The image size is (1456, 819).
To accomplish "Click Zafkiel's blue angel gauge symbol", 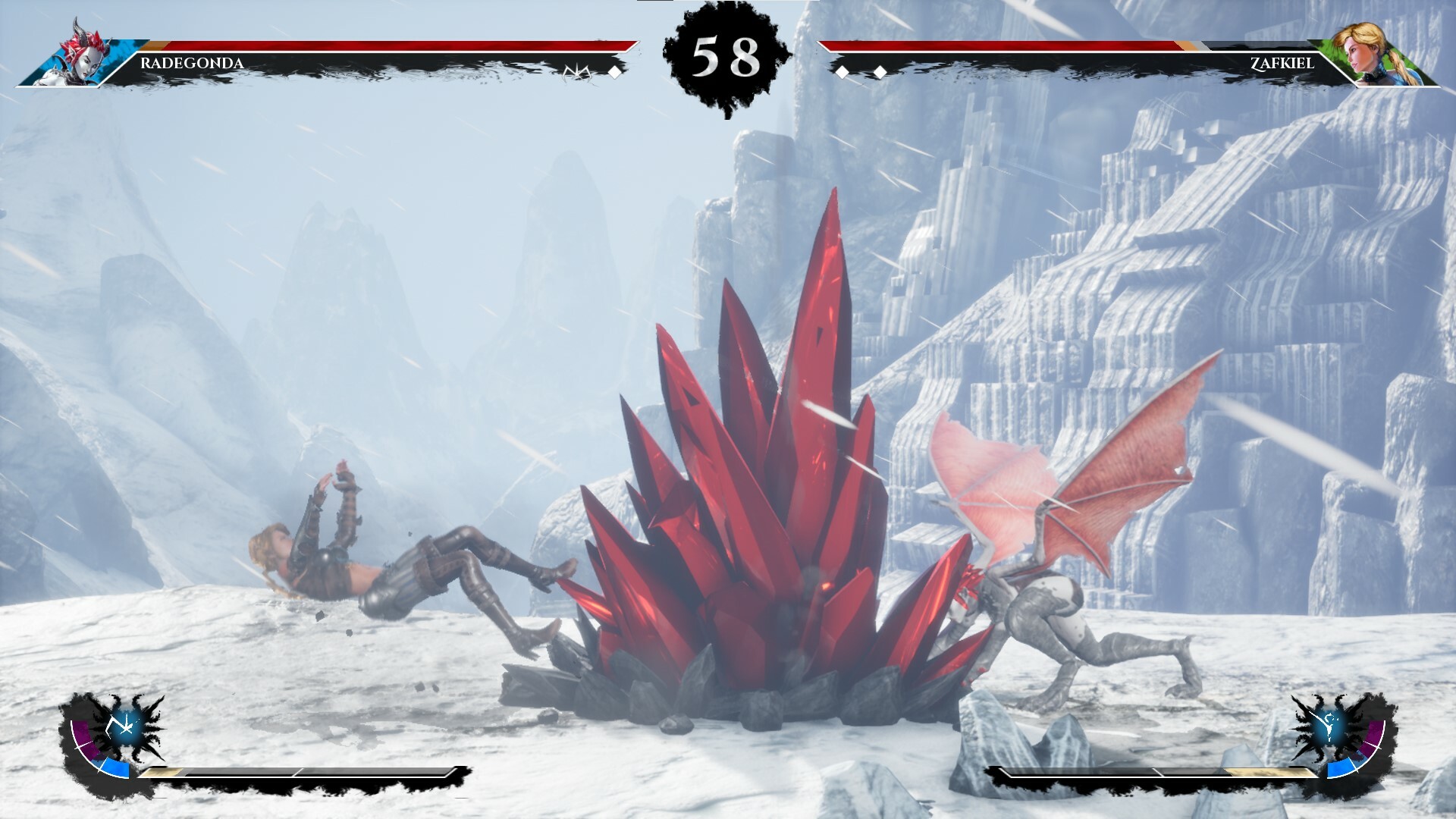I will [x=1329, y=726].
